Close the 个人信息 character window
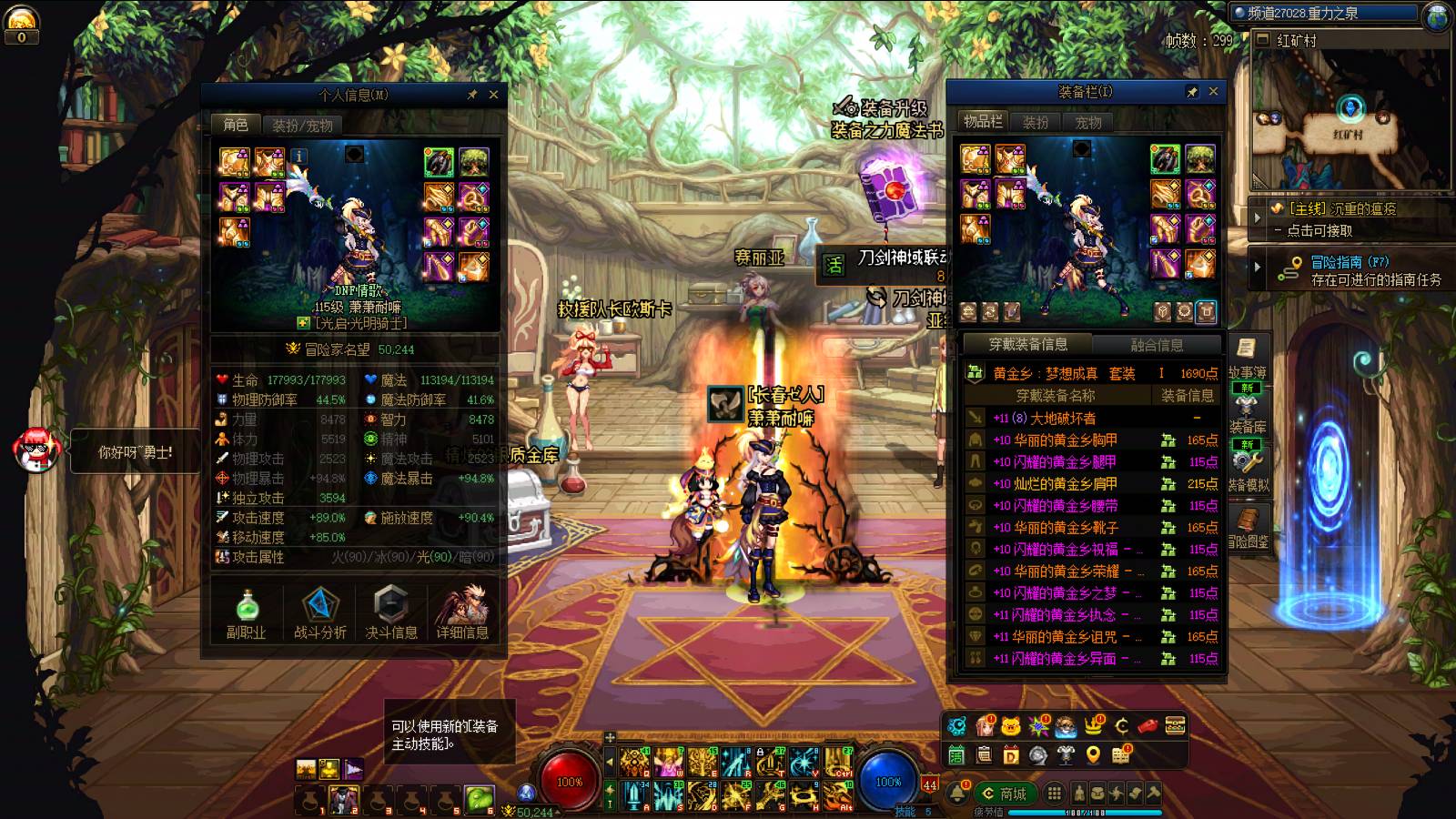The height and width of the screenshot is (819, 1456). tap(493, 95)
